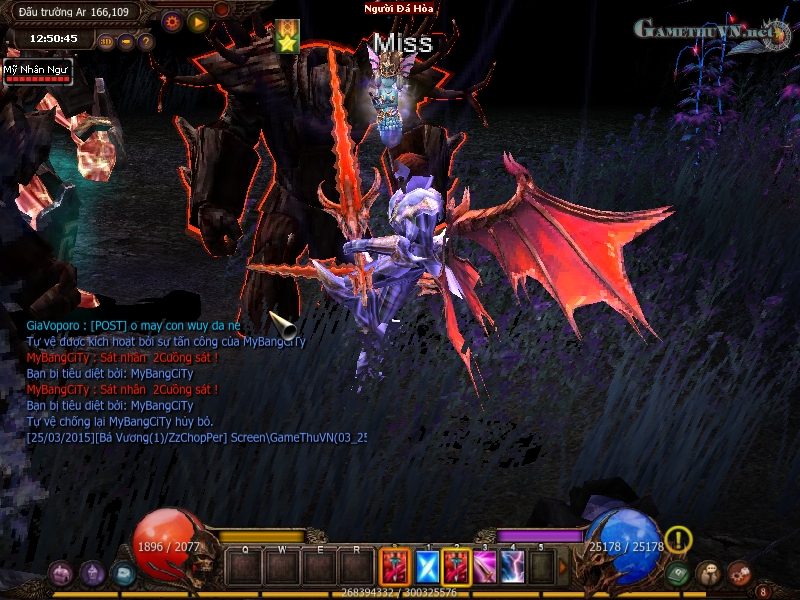Use the highlighted red sword skill in slot 2
This screenshot has height=600, width=800.
click(x=457, y=568)
